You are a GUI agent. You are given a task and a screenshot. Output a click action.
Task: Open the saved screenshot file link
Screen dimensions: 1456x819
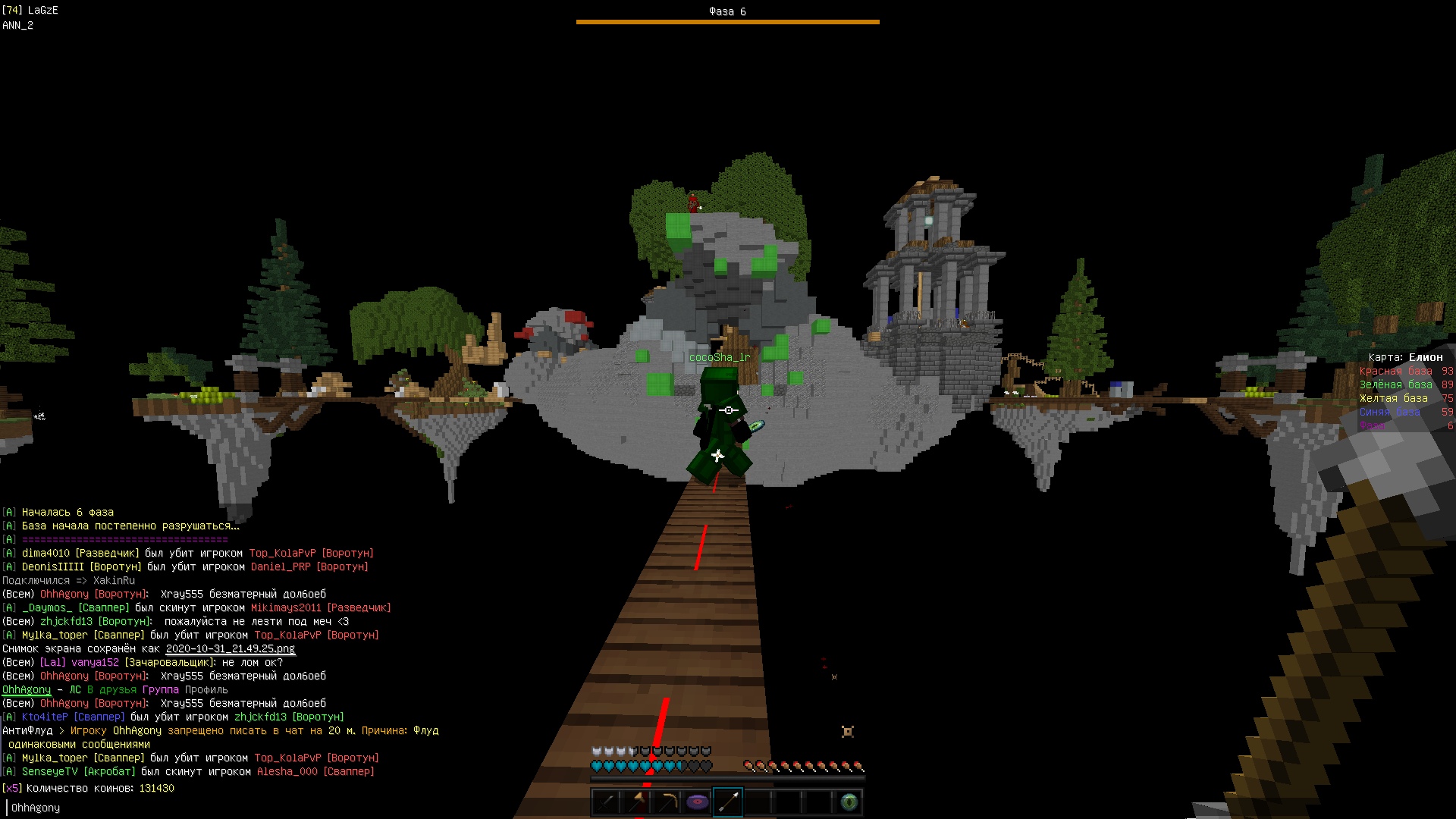tap(230, 649)
